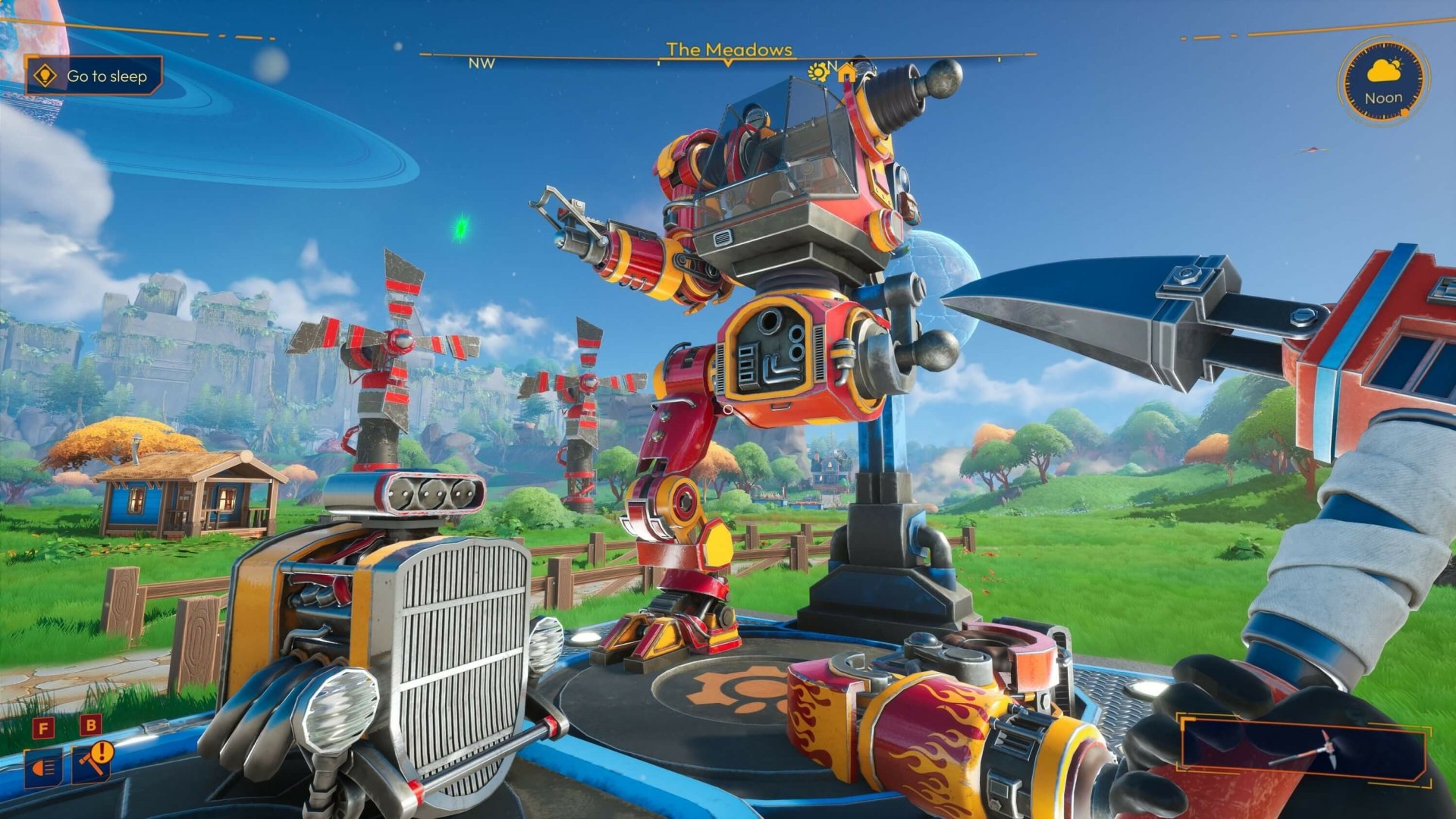The image size is (1456, 819).
Task: Click the sun-gear marker on the compass bar
Action: [817, 71]
